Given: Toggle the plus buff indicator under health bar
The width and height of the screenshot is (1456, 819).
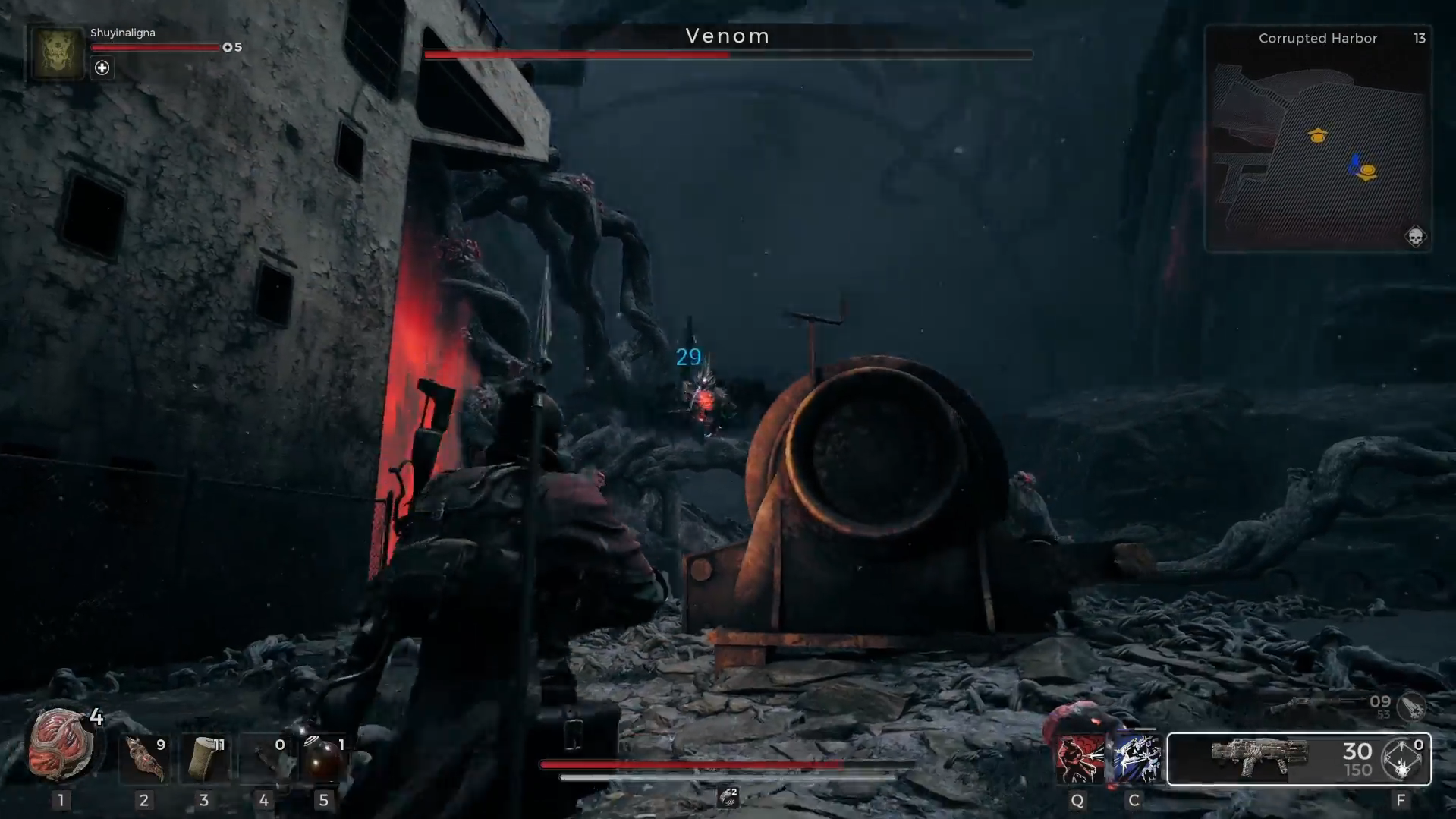Looking at the screenshot, I should tap(101, 68).
